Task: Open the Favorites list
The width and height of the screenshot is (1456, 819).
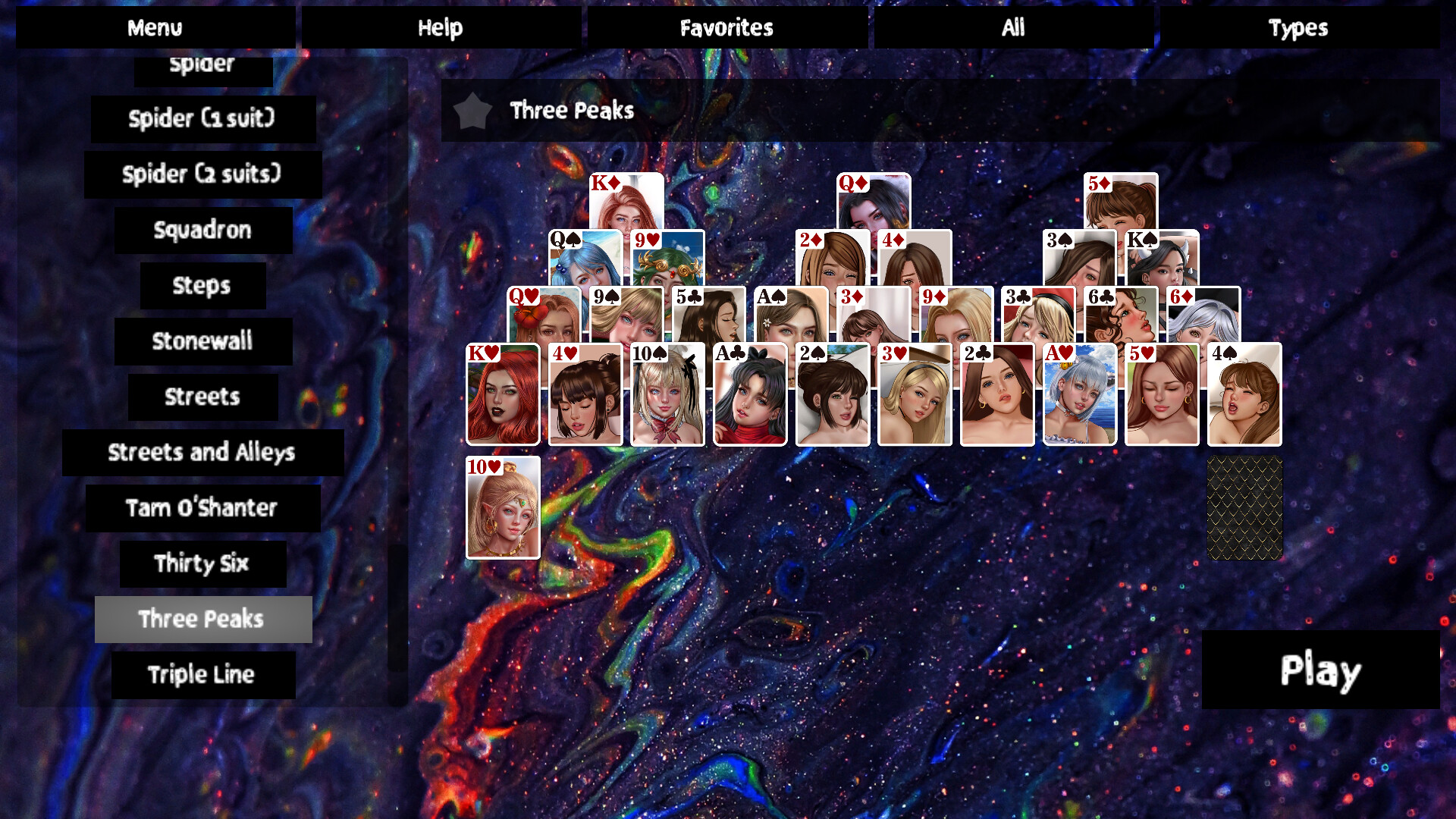Action: tap(726, 27)
